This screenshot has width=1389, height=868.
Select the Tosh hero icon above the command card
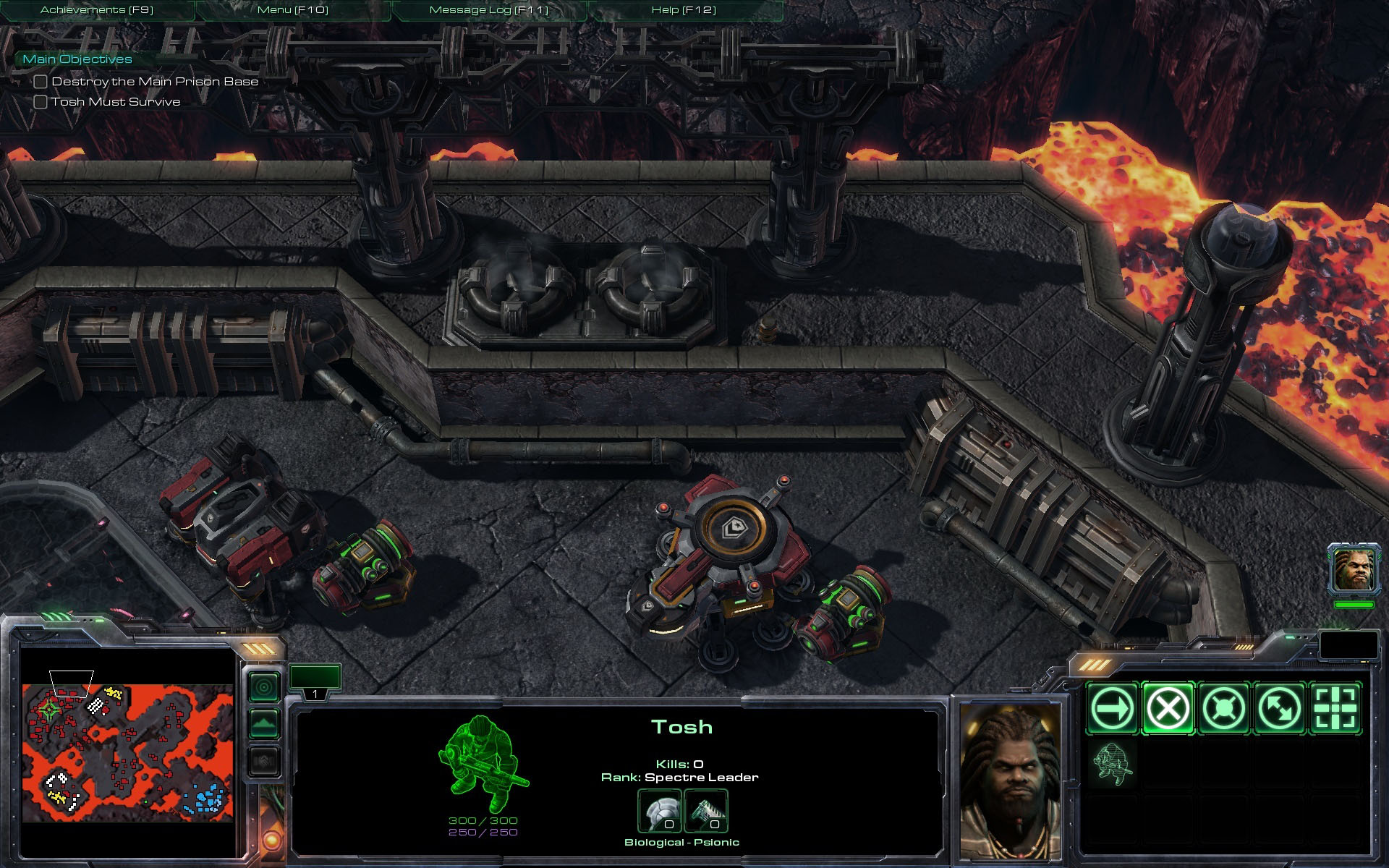[x=1353, y=569]
